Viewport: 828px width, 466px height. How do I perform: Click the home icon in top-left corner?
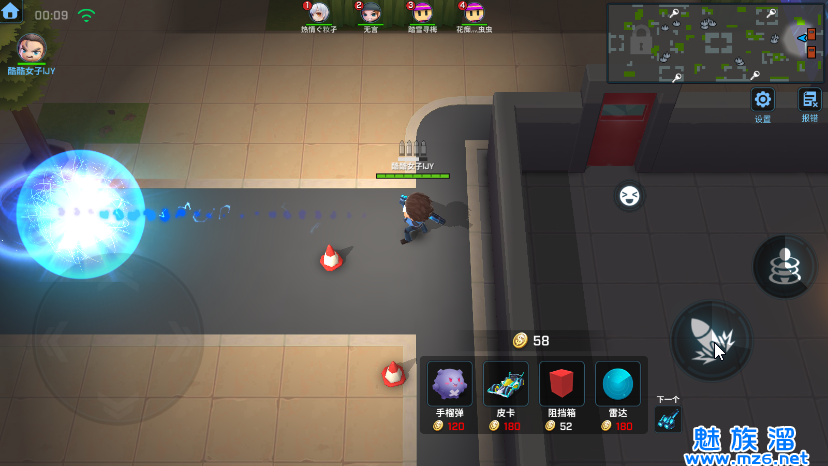12,14
